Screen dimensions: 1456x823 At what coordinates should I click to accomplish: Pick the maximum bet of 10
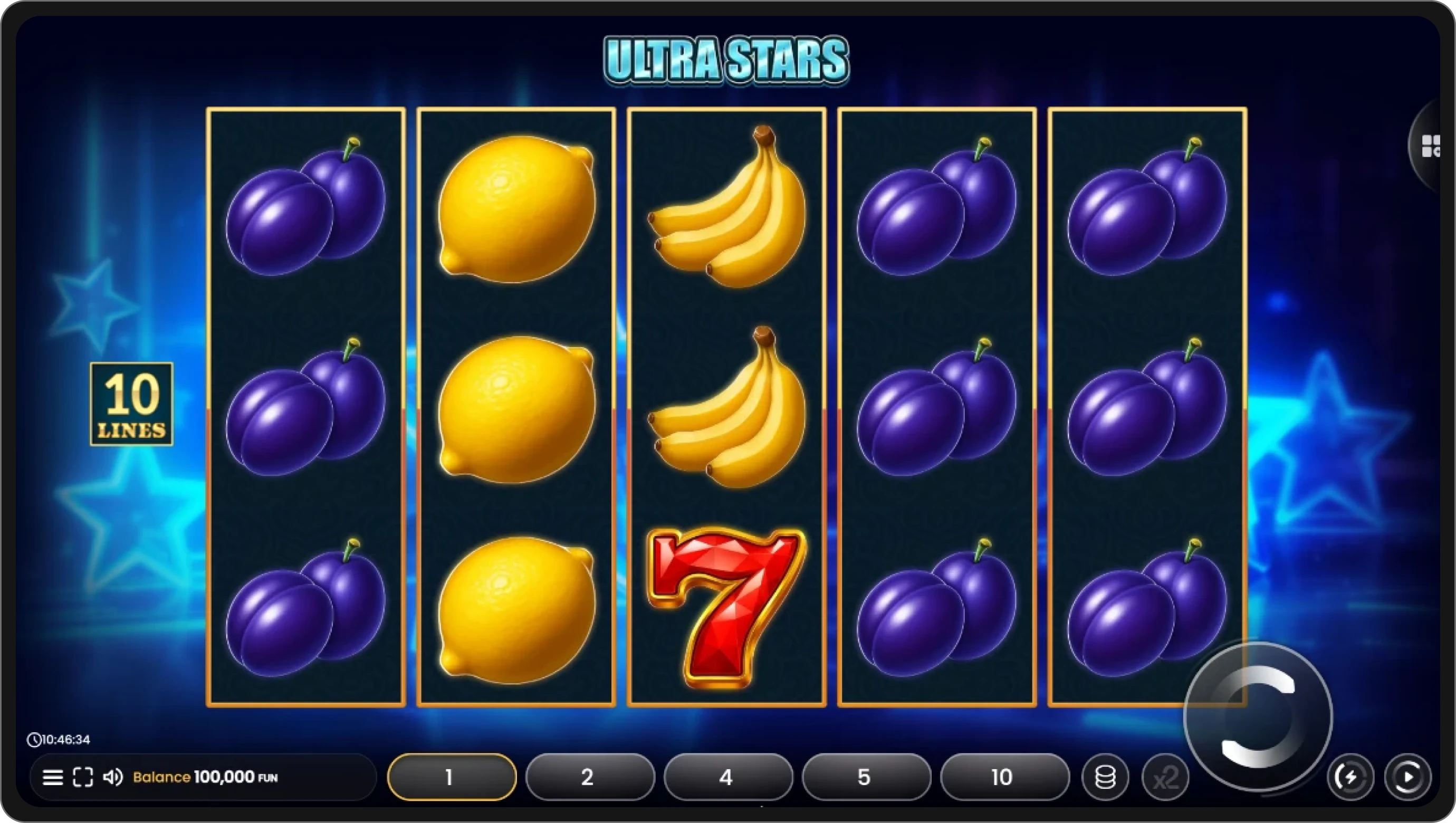point(1004,777)
